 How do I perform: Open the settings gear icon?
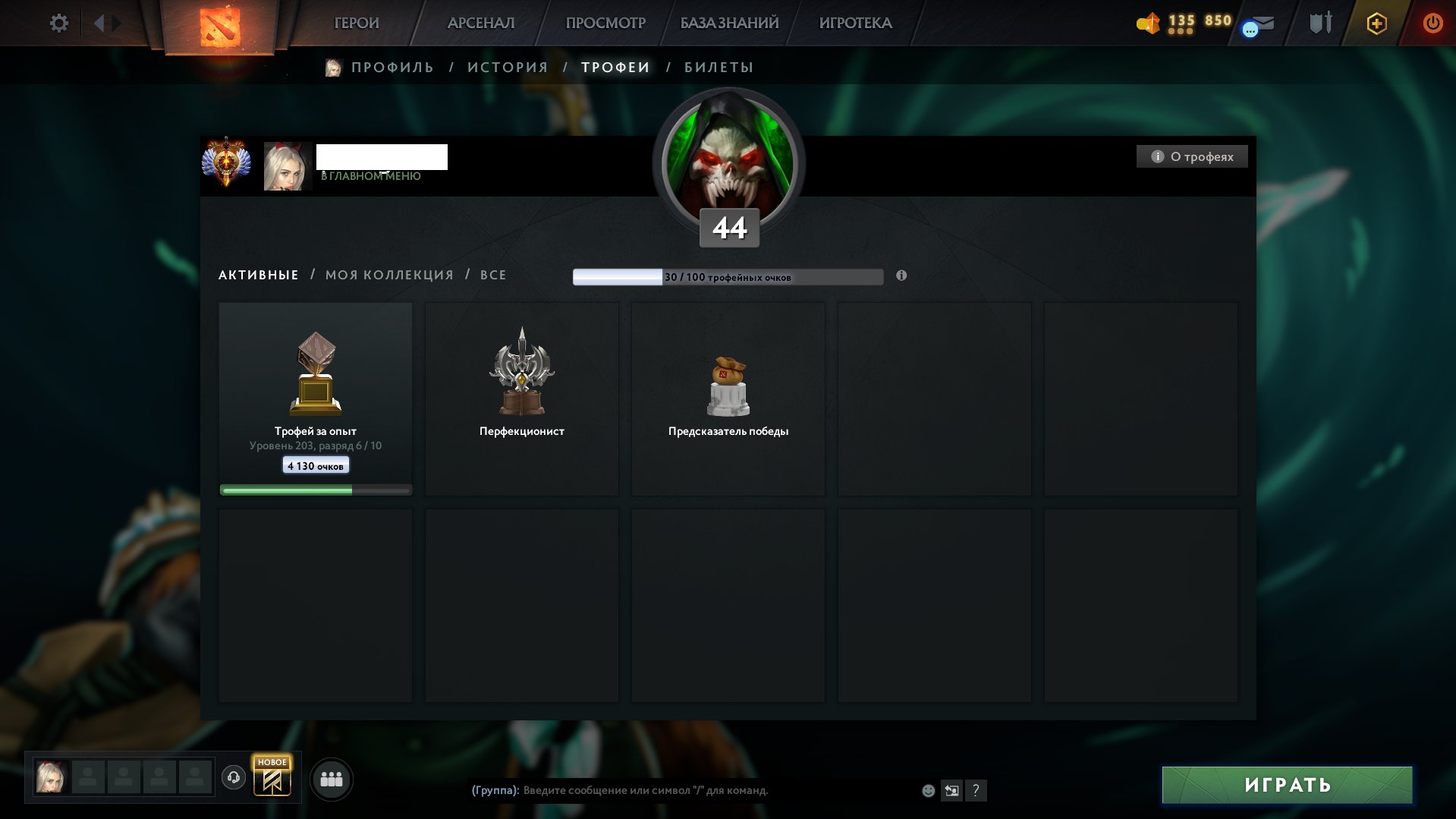point(58,24)
